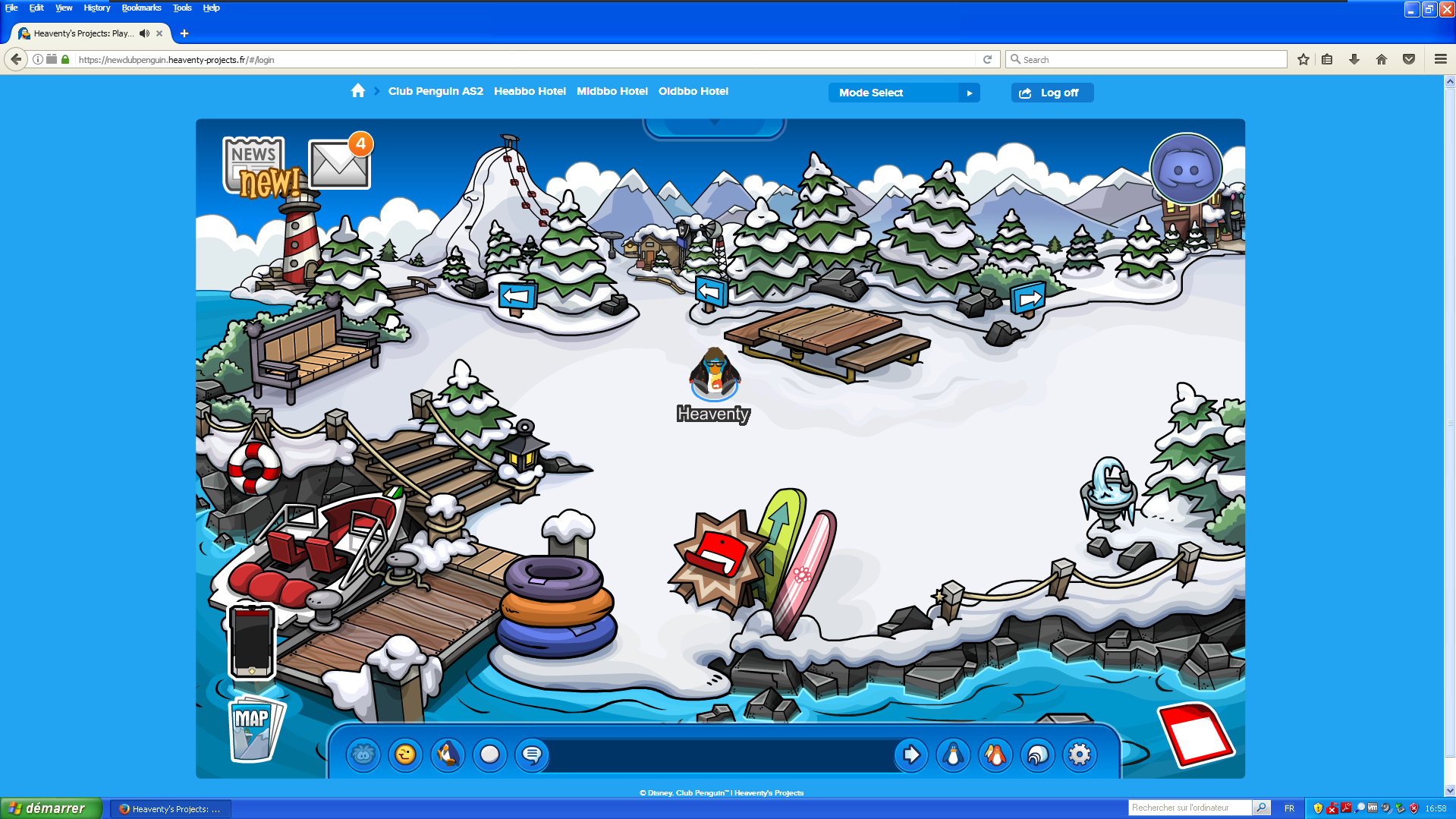Viewport: 1456px width, 819px height.
Task: Select the snowball throw button
Action: [490, 755]
